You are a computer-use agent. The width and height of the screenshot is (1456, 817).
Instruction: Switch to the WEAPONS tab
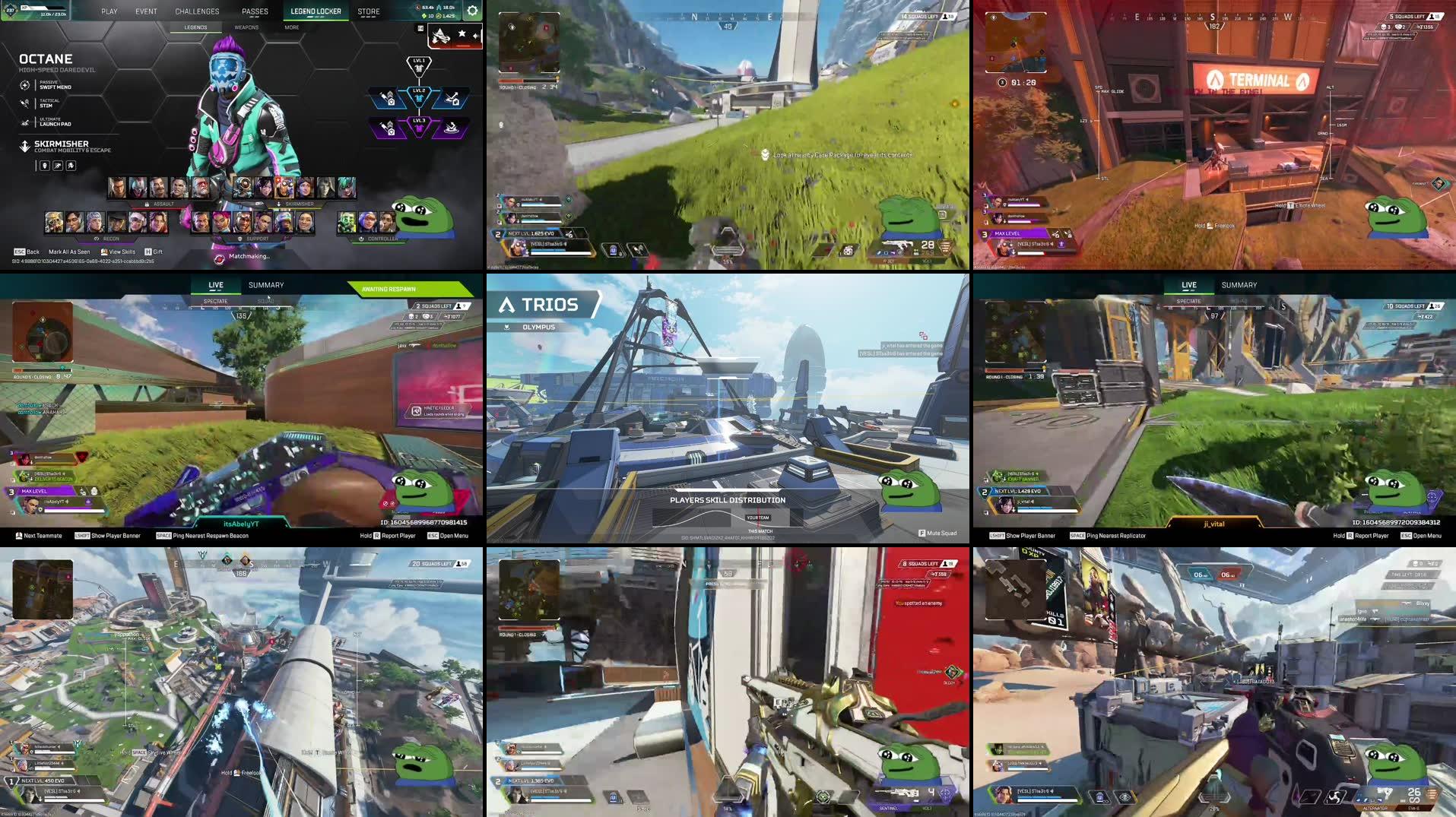point(245,27)
